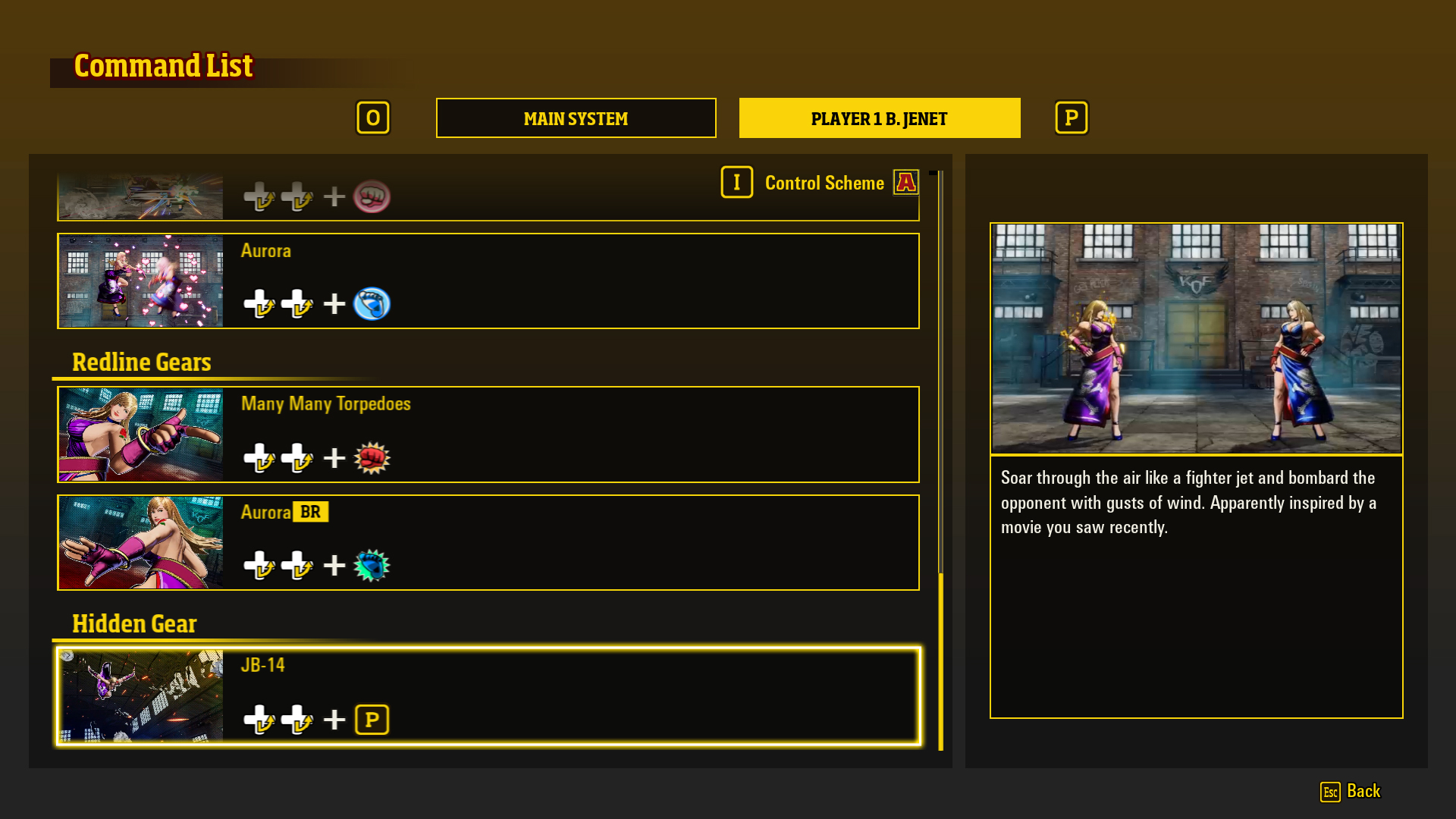Click the stage preview image on the right panel
Viewport: 1456px width, 819px height.
[1196, 338]
